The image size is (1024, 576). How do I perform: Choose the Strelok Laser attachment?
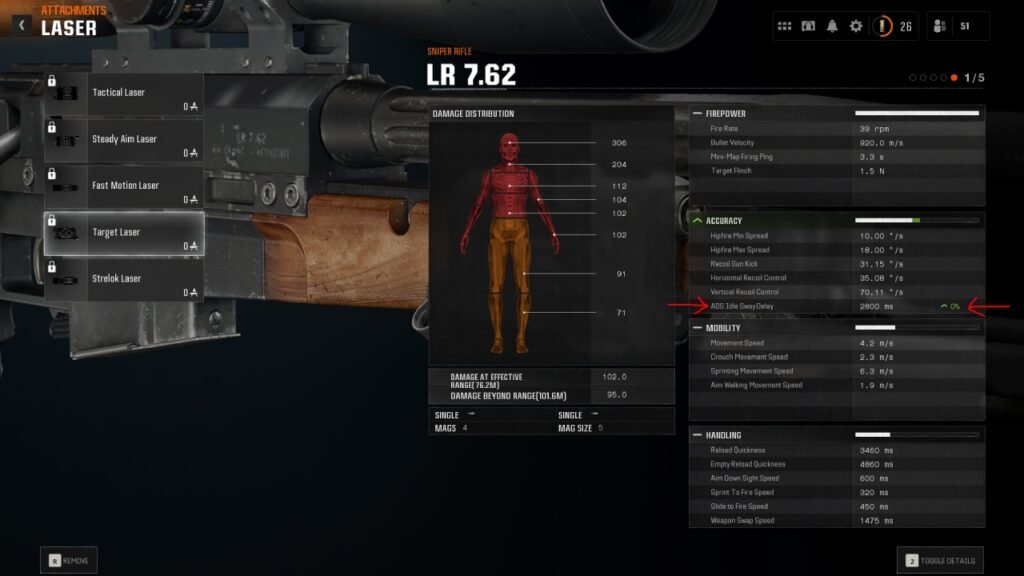[x=123, y=279]
